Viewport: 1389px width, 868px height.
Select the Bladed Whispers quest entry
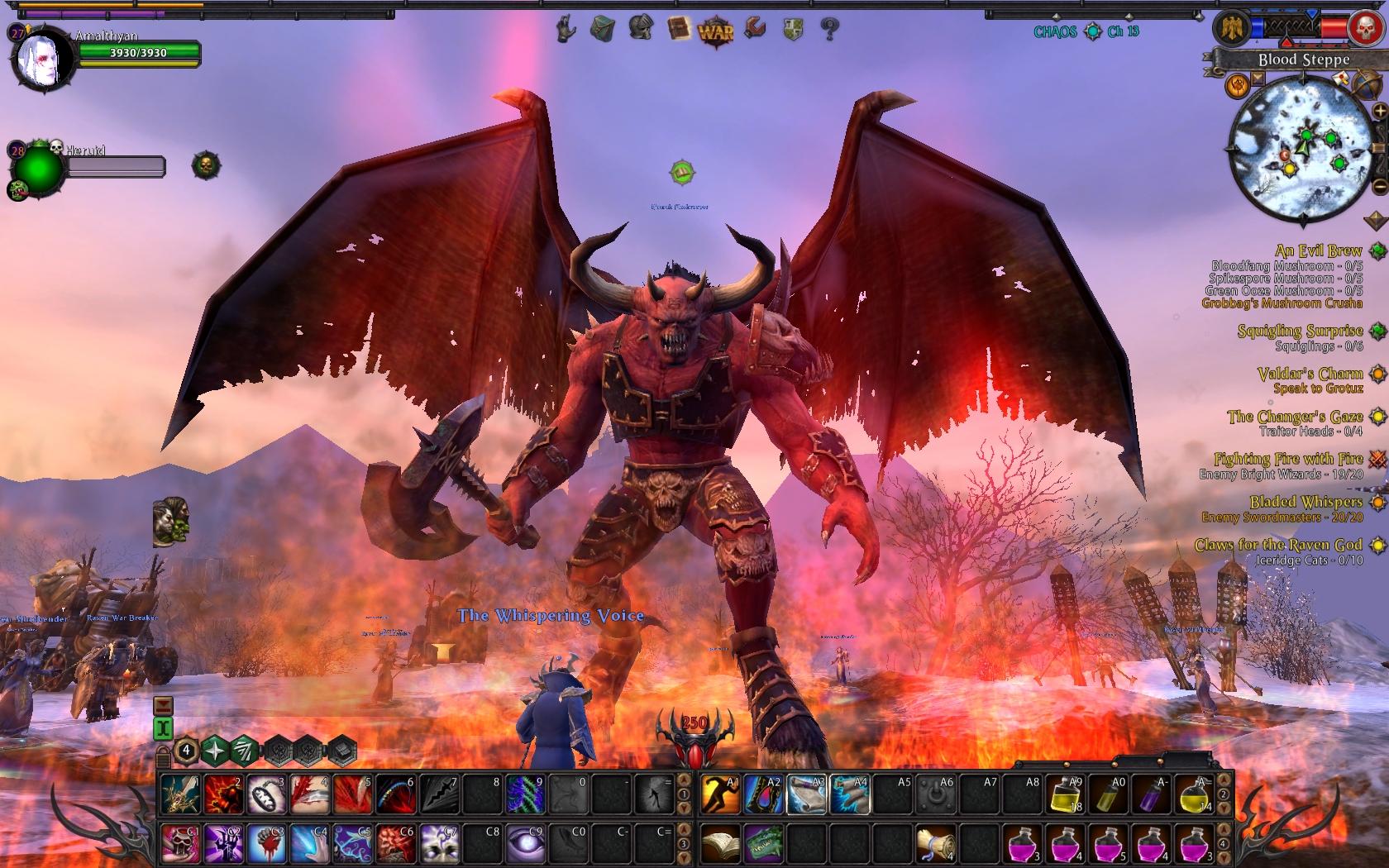coord(1305,502)
